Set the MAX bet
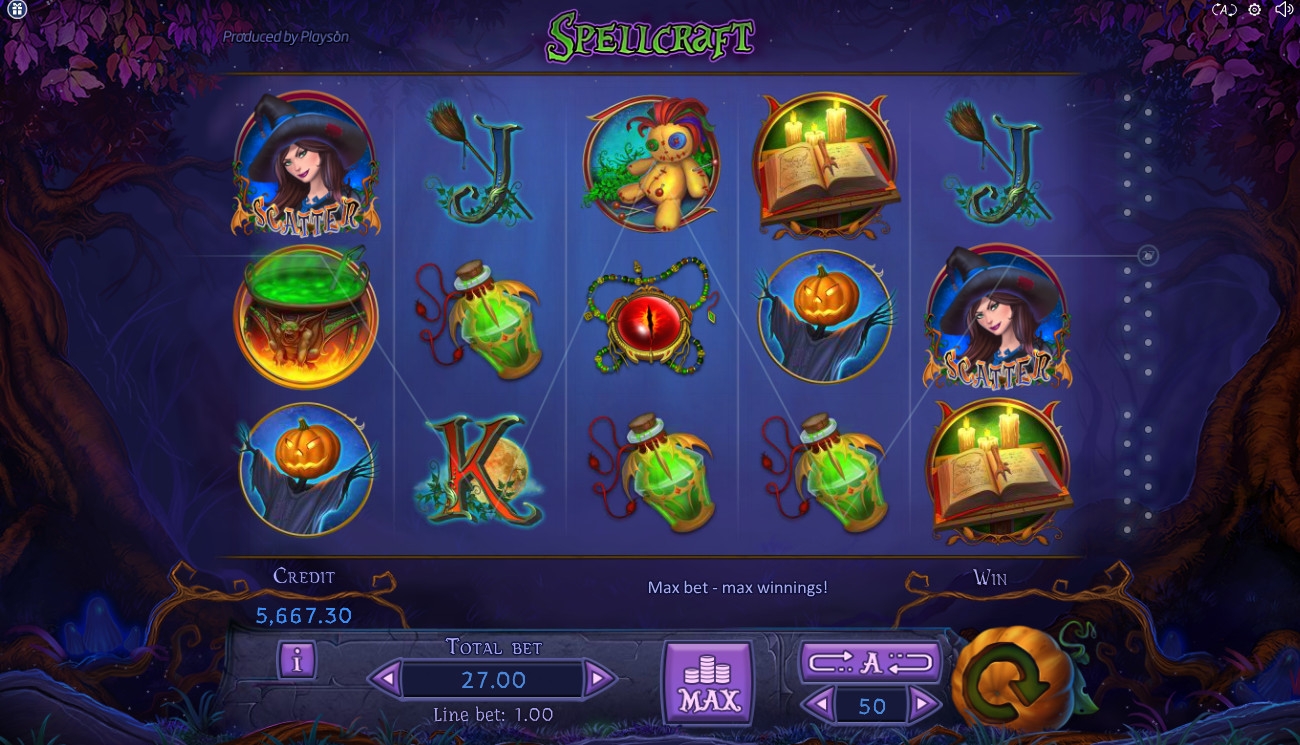This screenshot has width=1300, height=745. 708,683
